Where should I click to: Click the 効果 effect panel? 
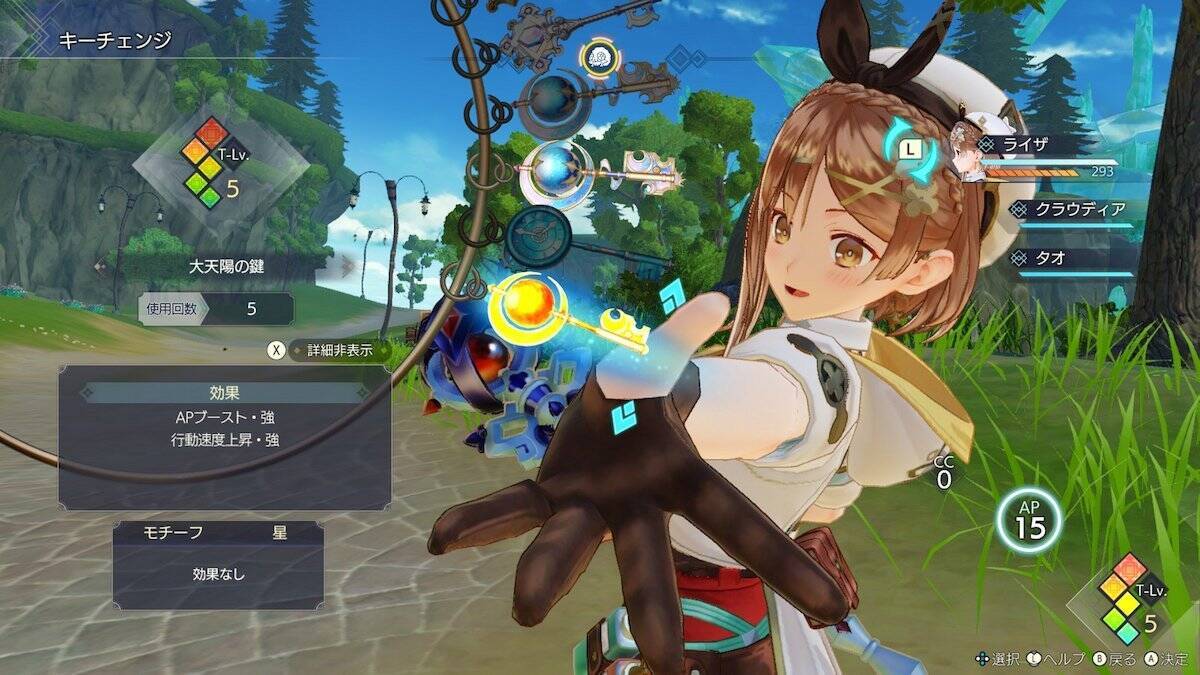[224, 436]
